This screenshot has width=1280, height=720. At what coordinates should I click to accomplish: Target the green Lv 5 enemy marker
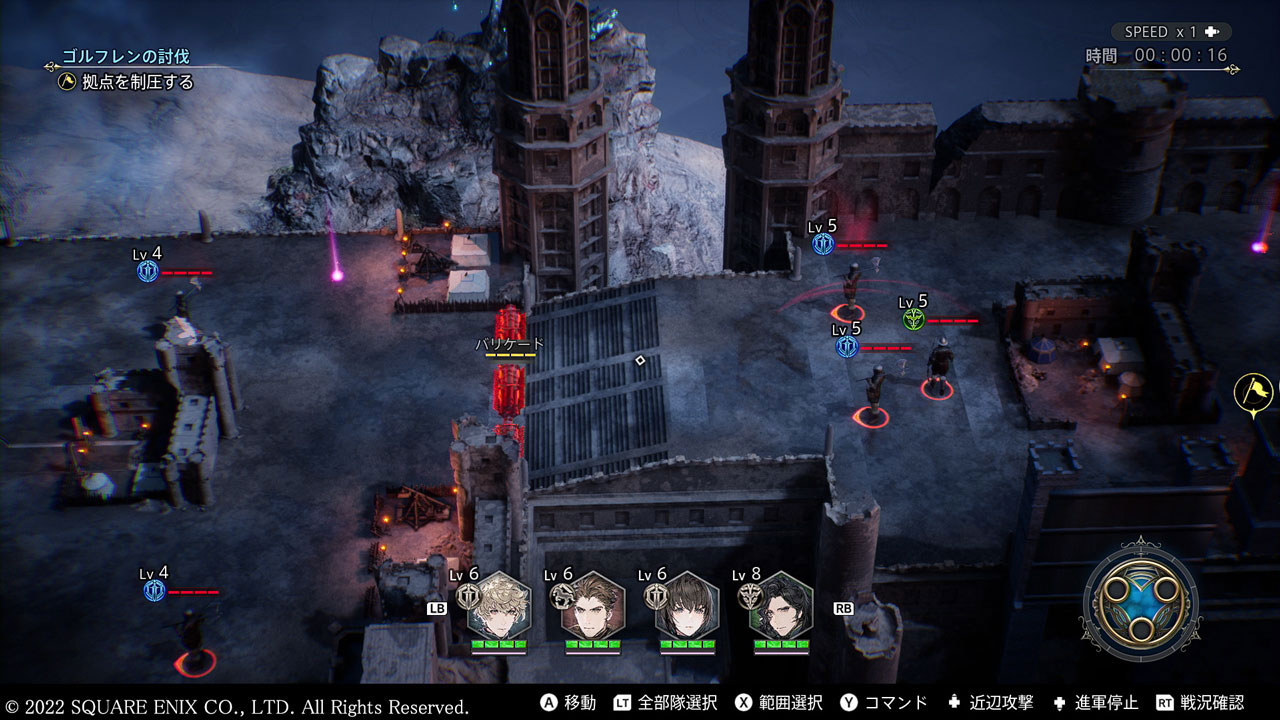pyautogui.click(x=913, y=319)
